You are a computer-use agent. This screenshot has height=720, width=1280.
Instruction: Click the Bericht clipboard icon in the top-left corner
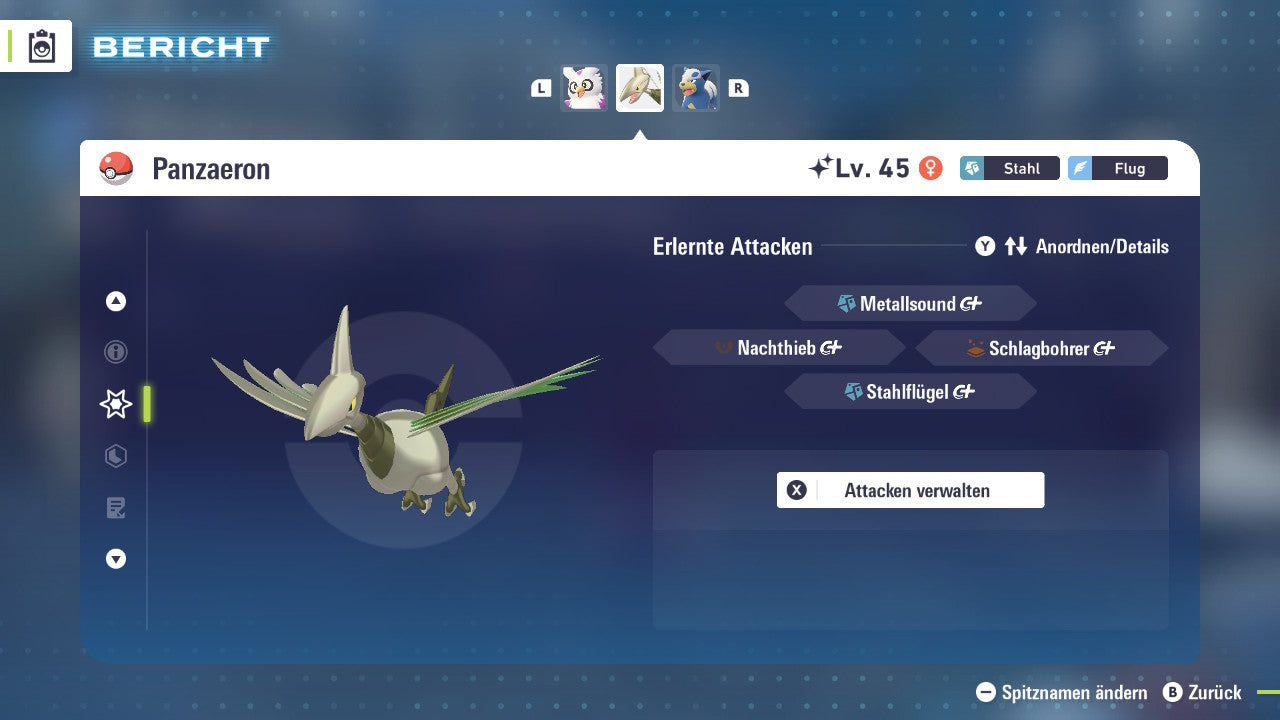tap(40, 45)
